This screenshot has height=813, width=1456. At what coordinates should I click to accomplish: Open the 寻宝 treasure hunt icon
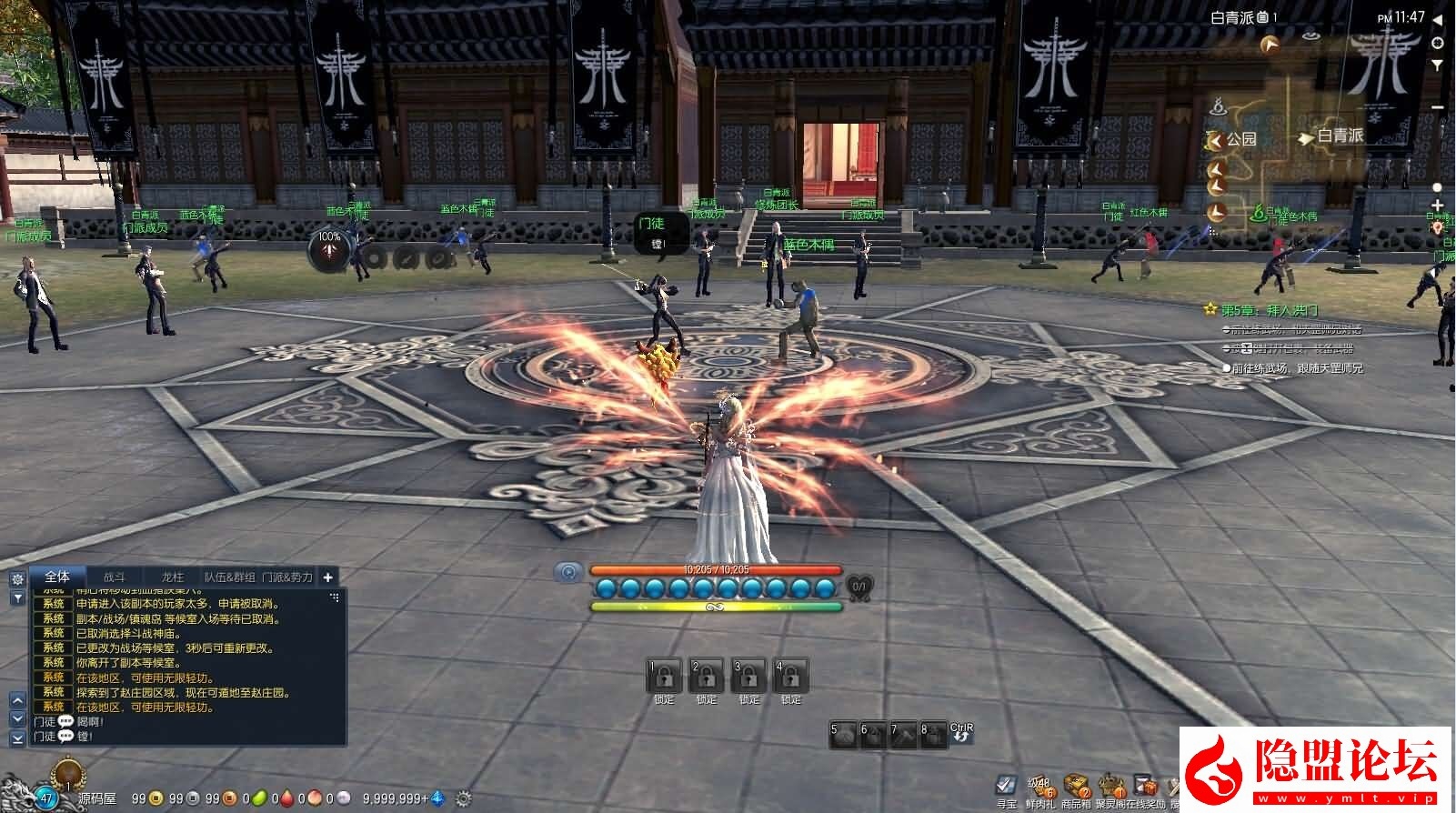coord(1006,786)
